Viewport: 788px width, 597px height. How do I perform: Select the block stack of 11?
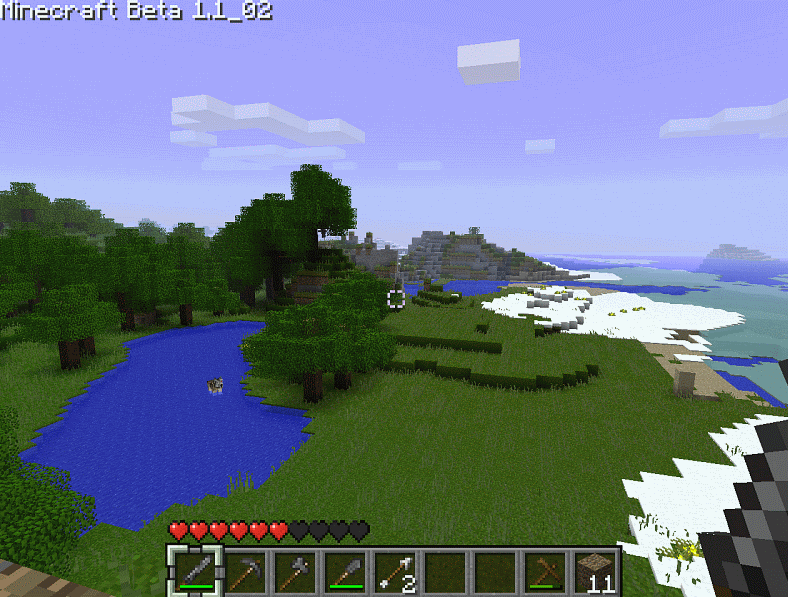tap(594, 572)
